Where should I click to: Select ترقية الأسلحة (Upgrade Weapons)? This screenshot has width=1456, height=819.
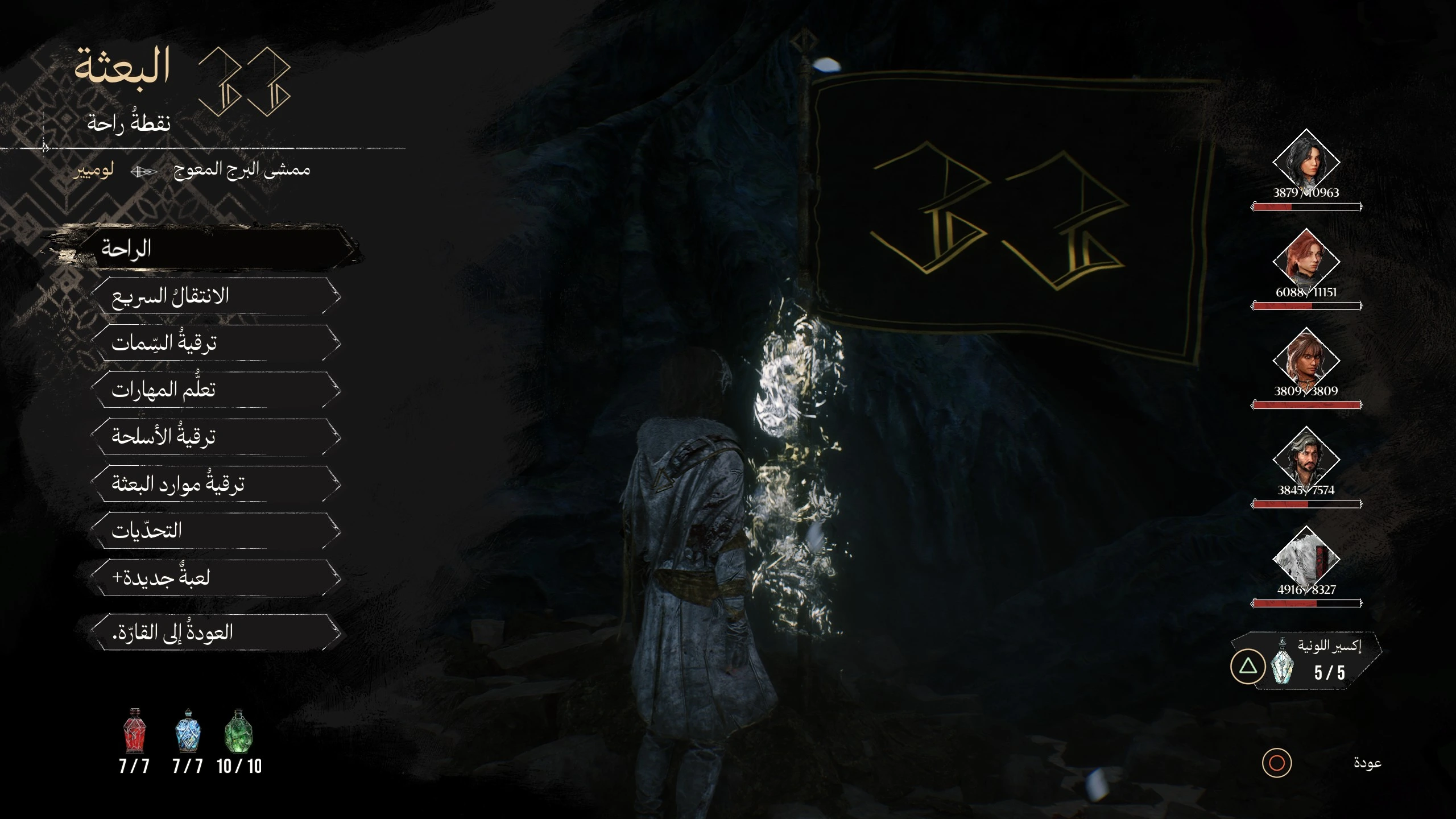pos(216,437)
